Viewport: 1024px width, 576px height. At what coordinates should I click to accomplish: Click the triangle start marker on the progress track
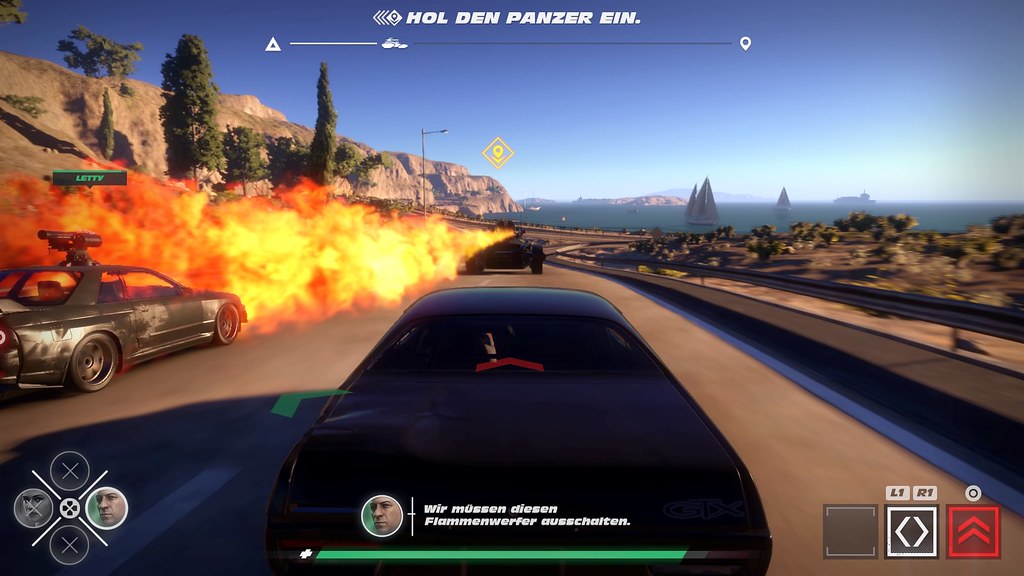tap(272, 44)
